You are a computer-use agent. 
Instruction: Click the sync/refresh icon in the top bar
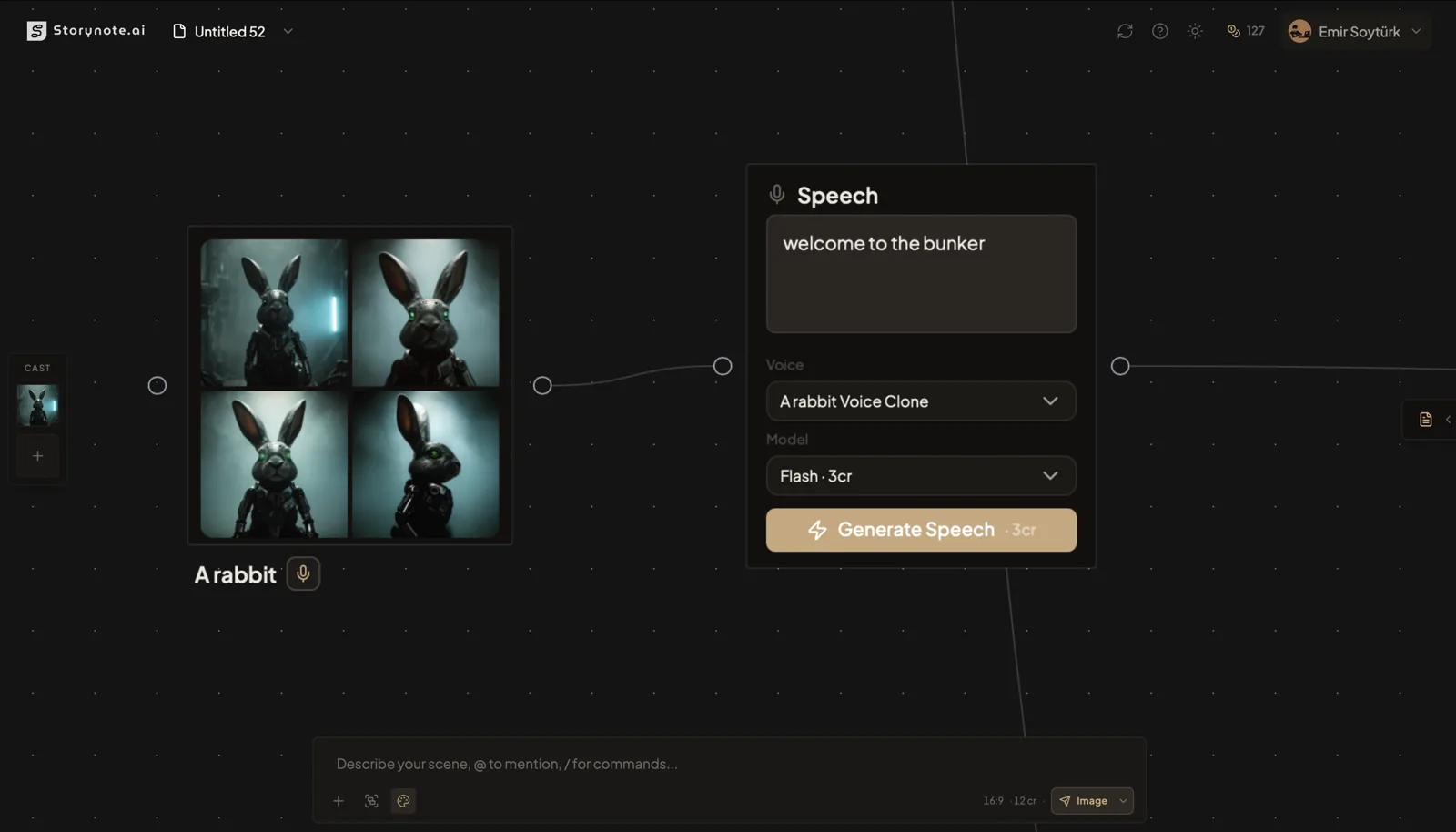click(1125, 30)
